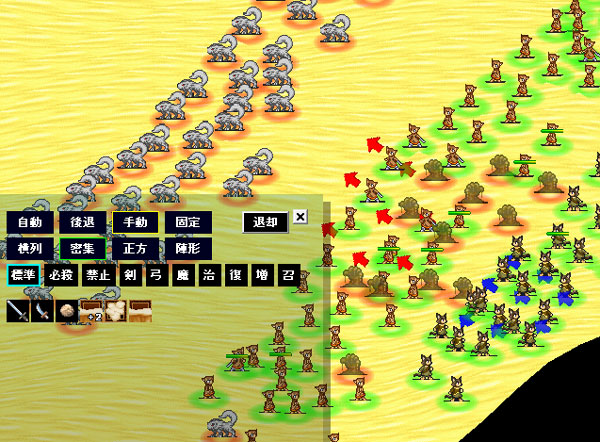Toggle the 治 (heal) filter

[209, 274]
